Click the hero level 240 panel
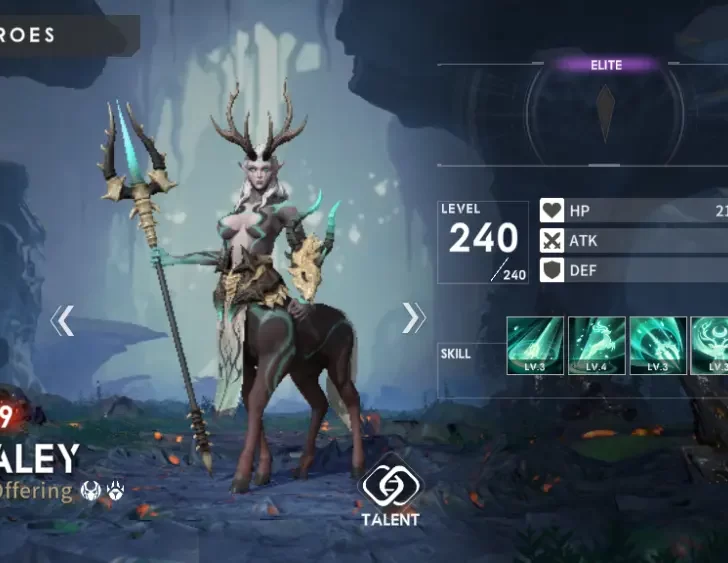This screenshot has height=563, width=728. [483, 243]
